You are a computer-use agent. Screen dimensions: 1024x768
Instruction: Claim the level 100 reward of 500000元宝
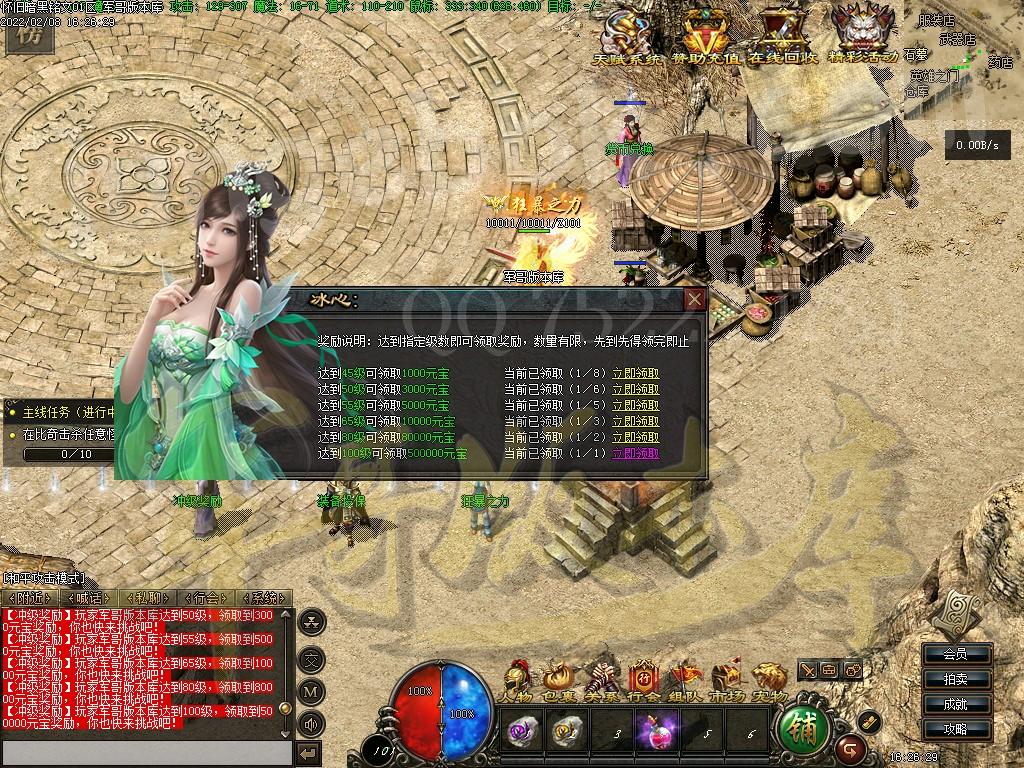click(x=635, y=453)
